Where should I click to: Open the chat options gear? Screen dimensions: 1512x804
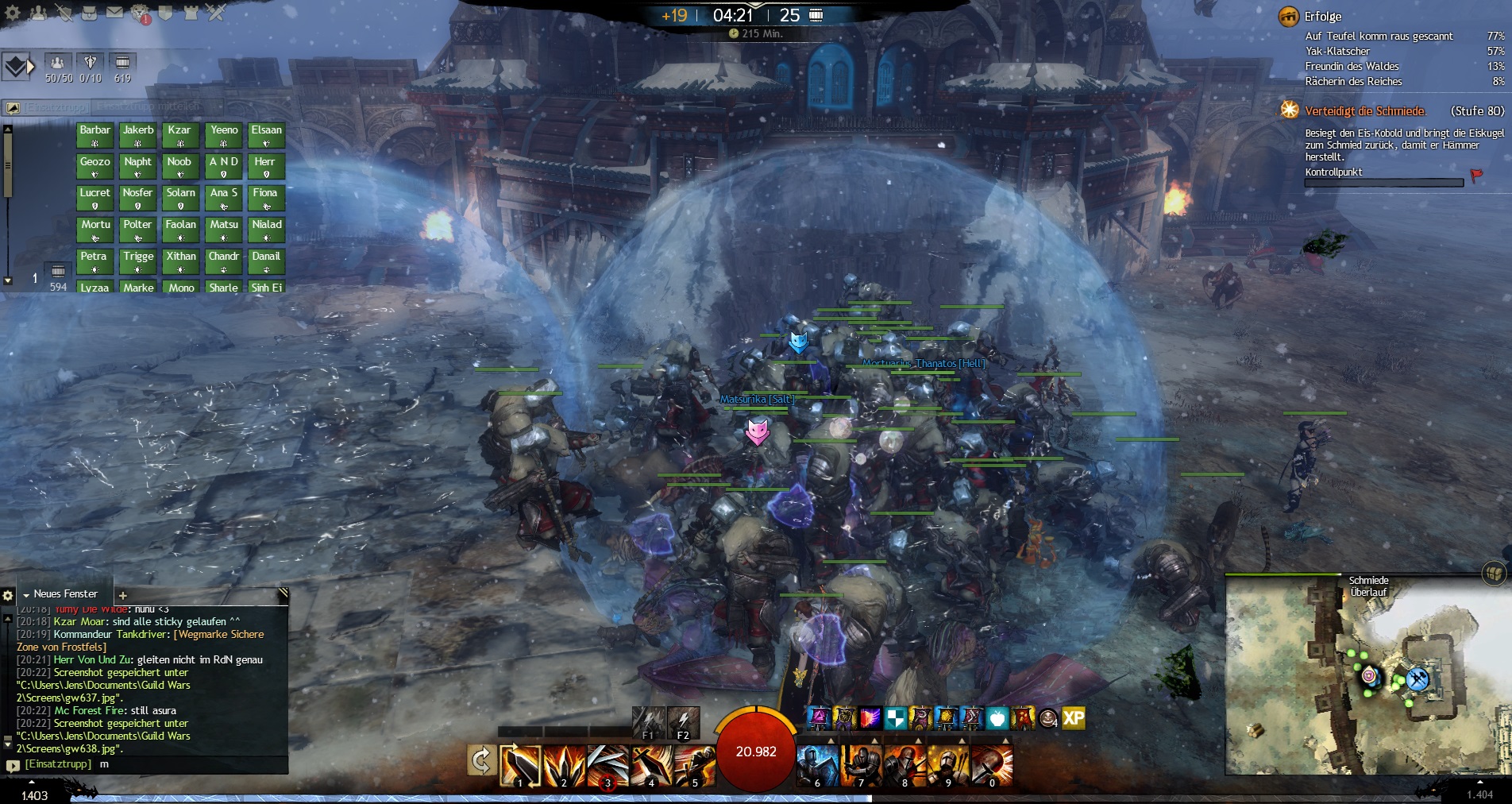pyautogui.click(x=8, y=595)
